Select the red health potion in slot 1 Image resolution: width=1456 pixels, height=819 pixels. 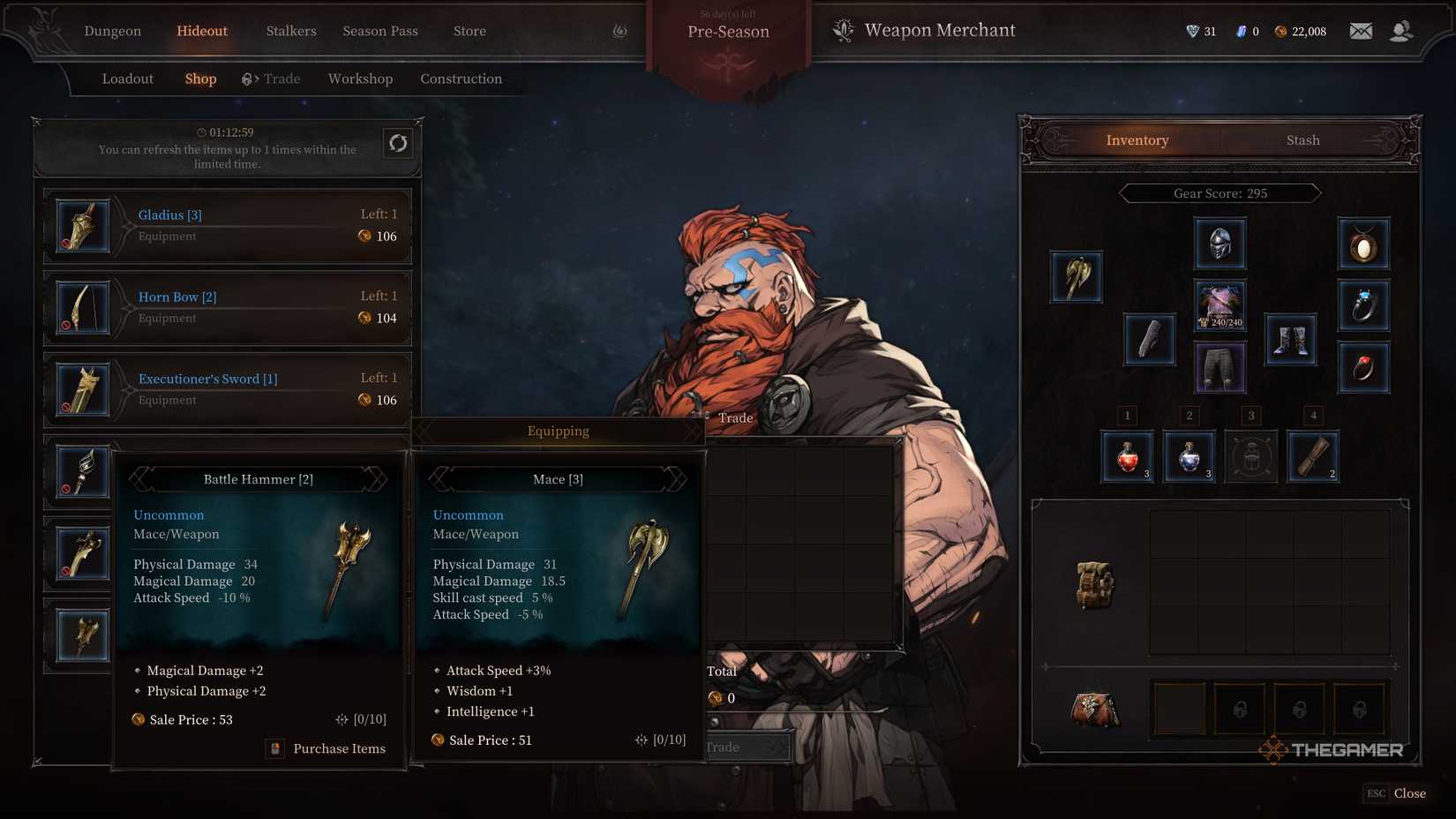(x=1126, y=457)
